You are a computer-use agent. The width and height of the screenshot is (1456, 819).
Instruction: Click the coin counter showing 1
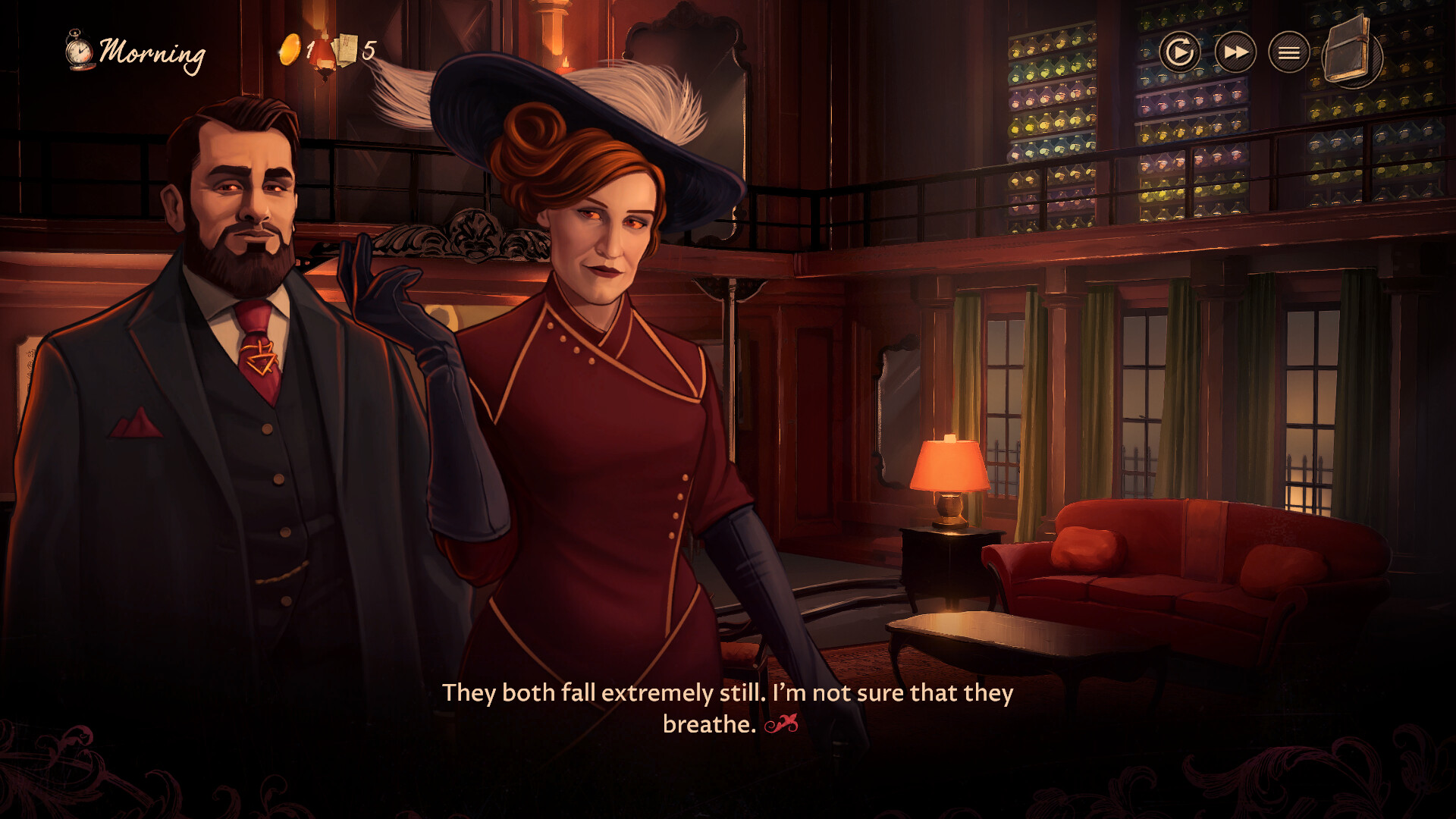309,52
